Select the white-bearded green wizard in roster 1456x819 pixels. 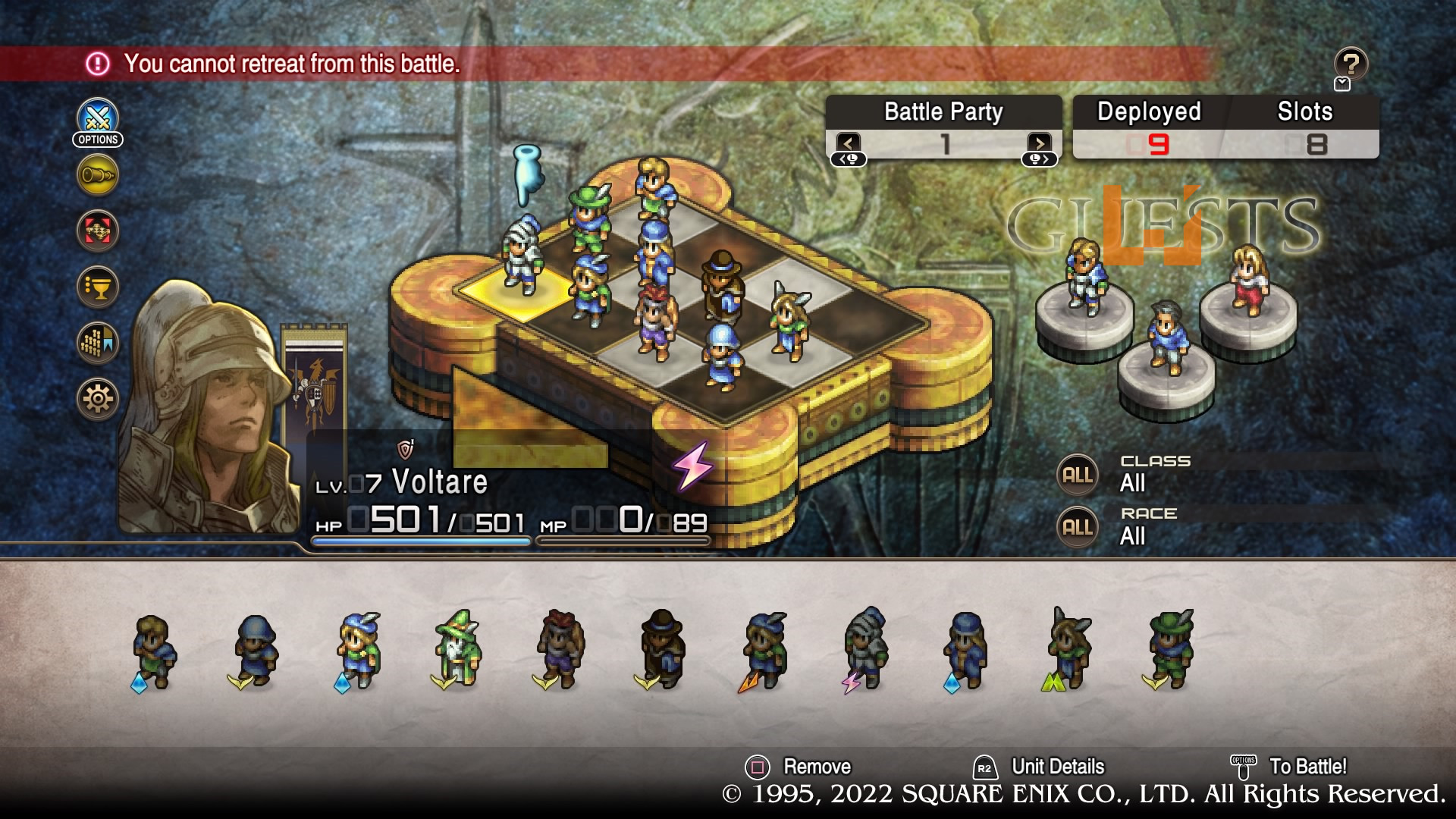(x=458, y=650)
